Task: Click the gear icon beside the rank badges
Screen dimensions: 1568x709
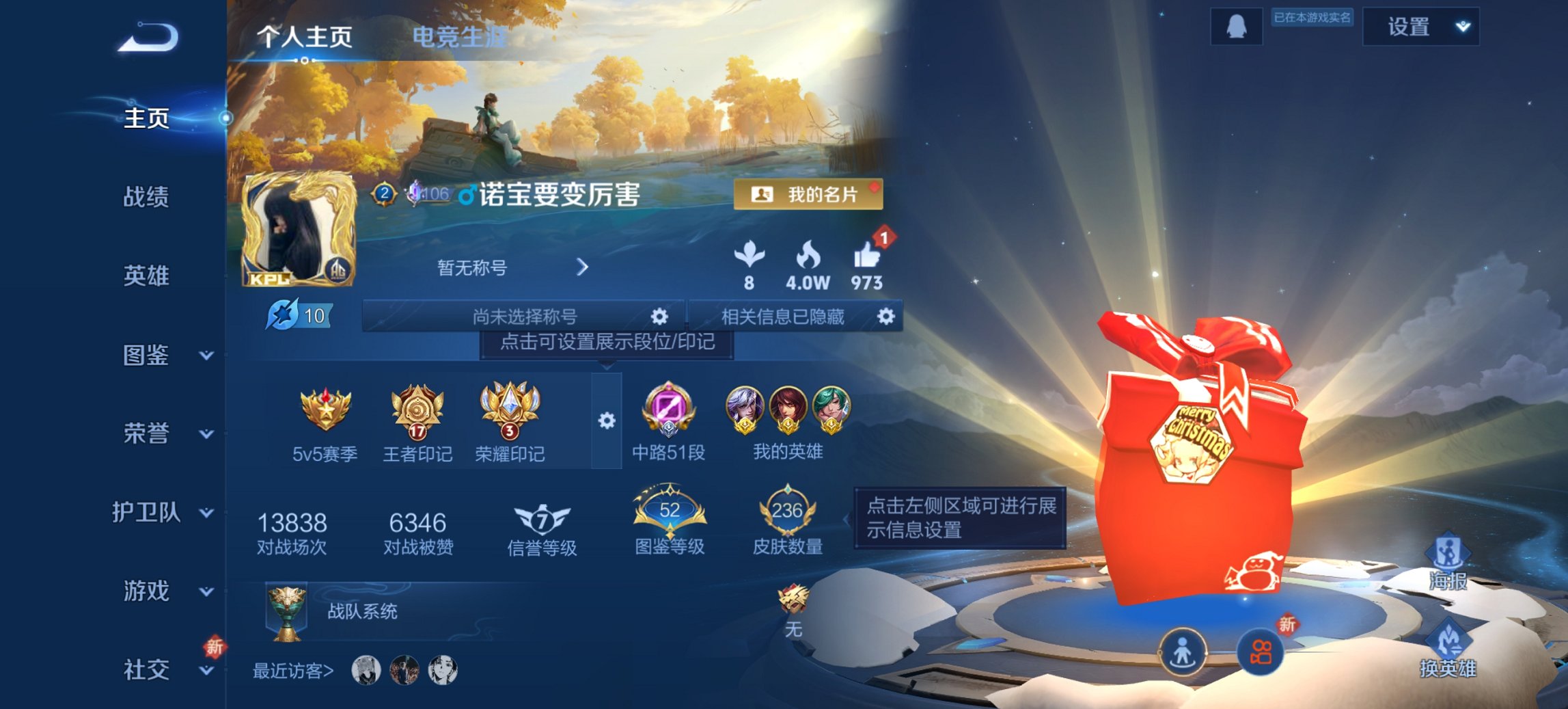Action: coord(605,422)
